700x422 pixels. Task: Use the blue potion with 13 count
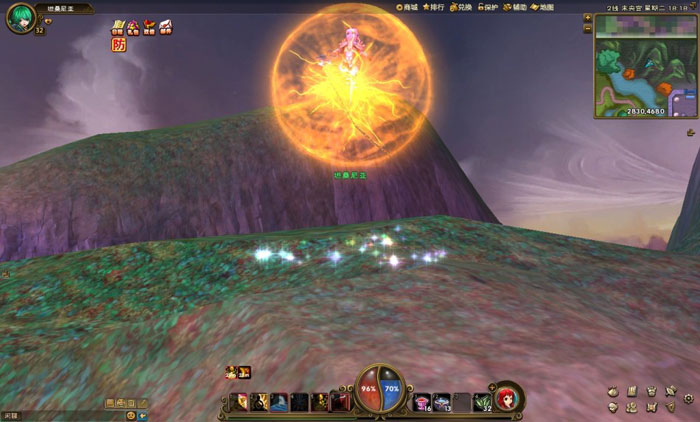click(441, 401)
